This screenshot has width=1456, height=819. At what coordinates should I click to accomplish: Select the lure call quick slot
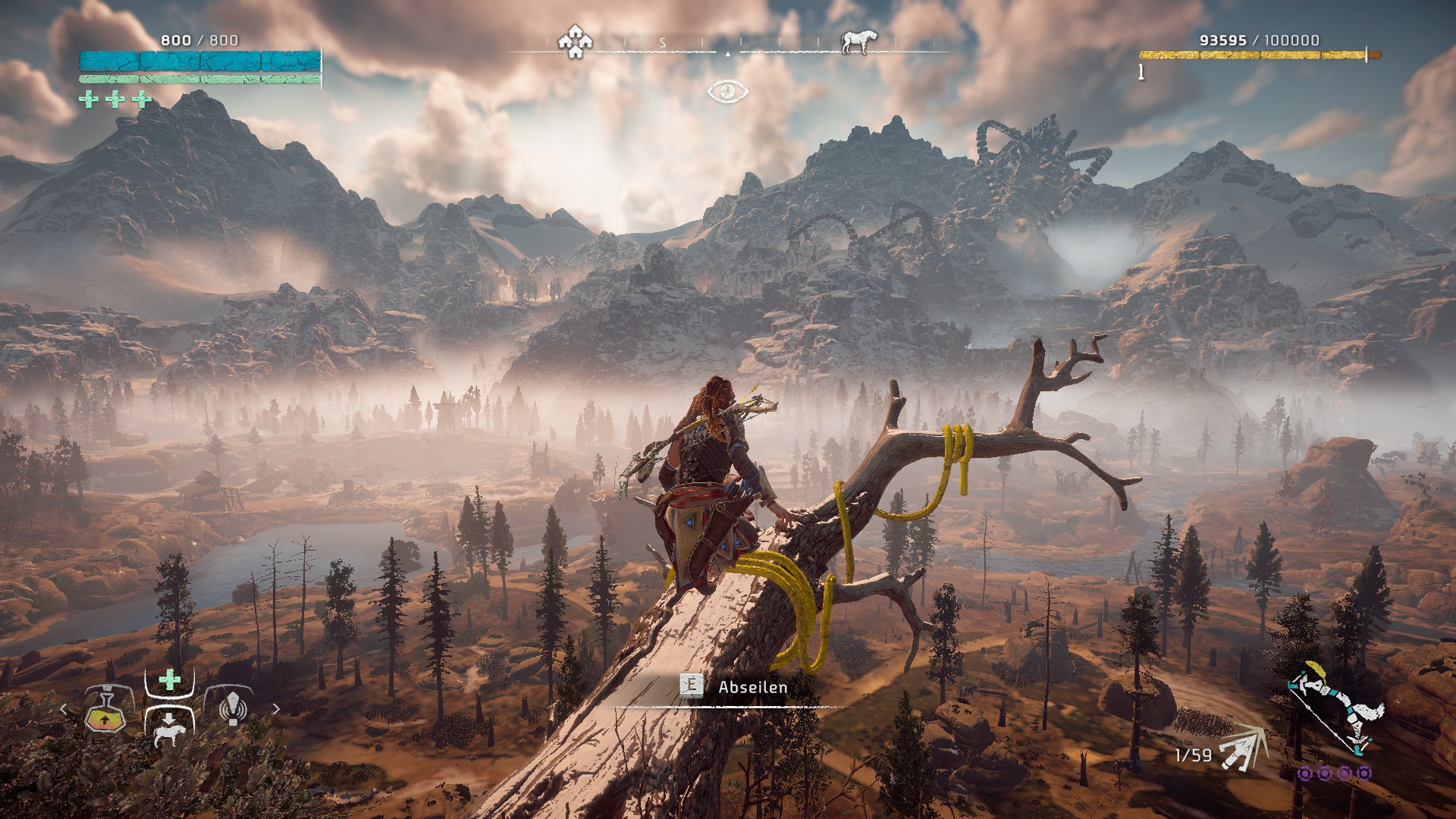tap(234, 708)
